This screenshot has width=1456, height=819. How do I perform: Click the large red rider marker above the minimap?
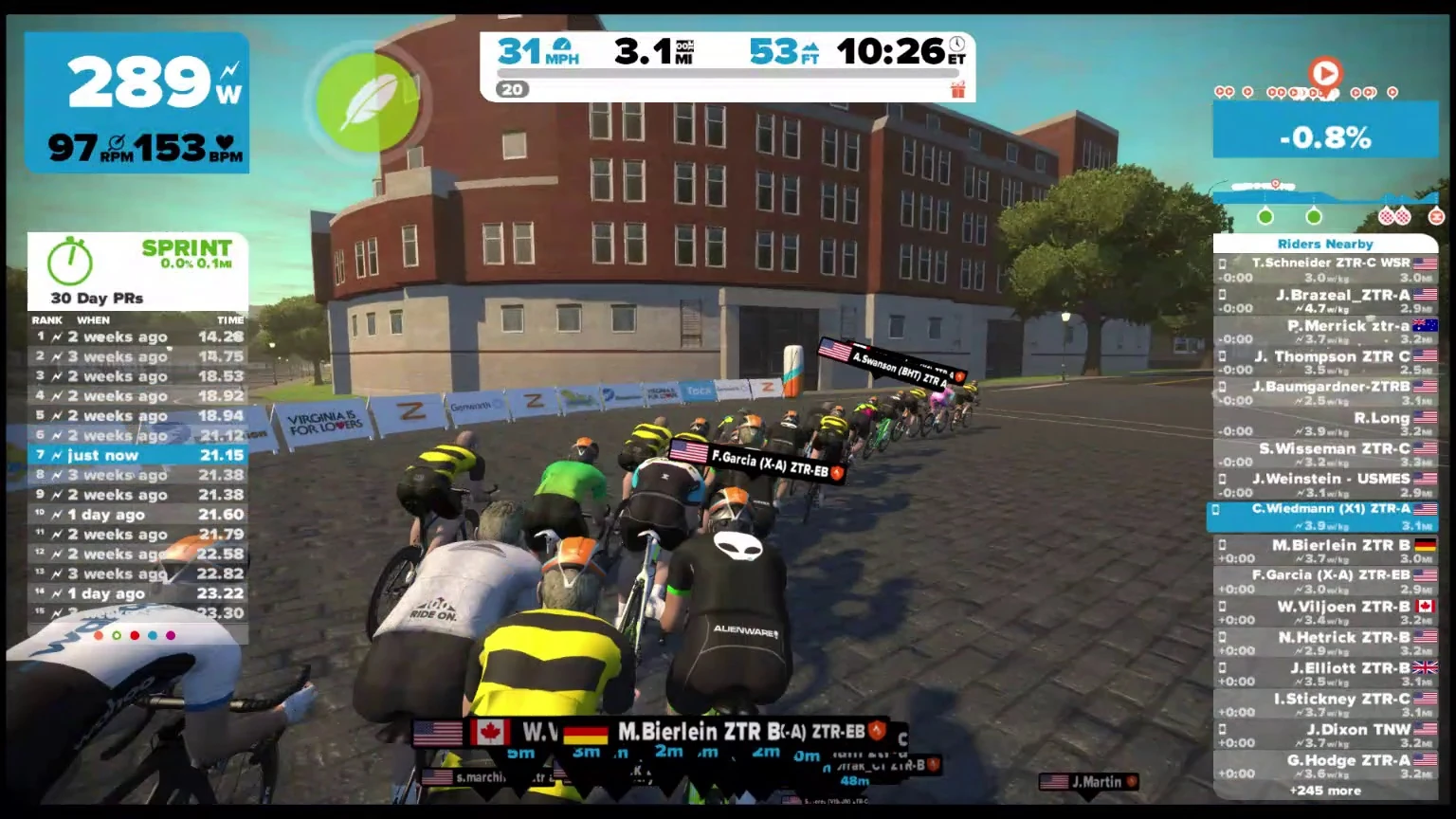click(1325, 73)
